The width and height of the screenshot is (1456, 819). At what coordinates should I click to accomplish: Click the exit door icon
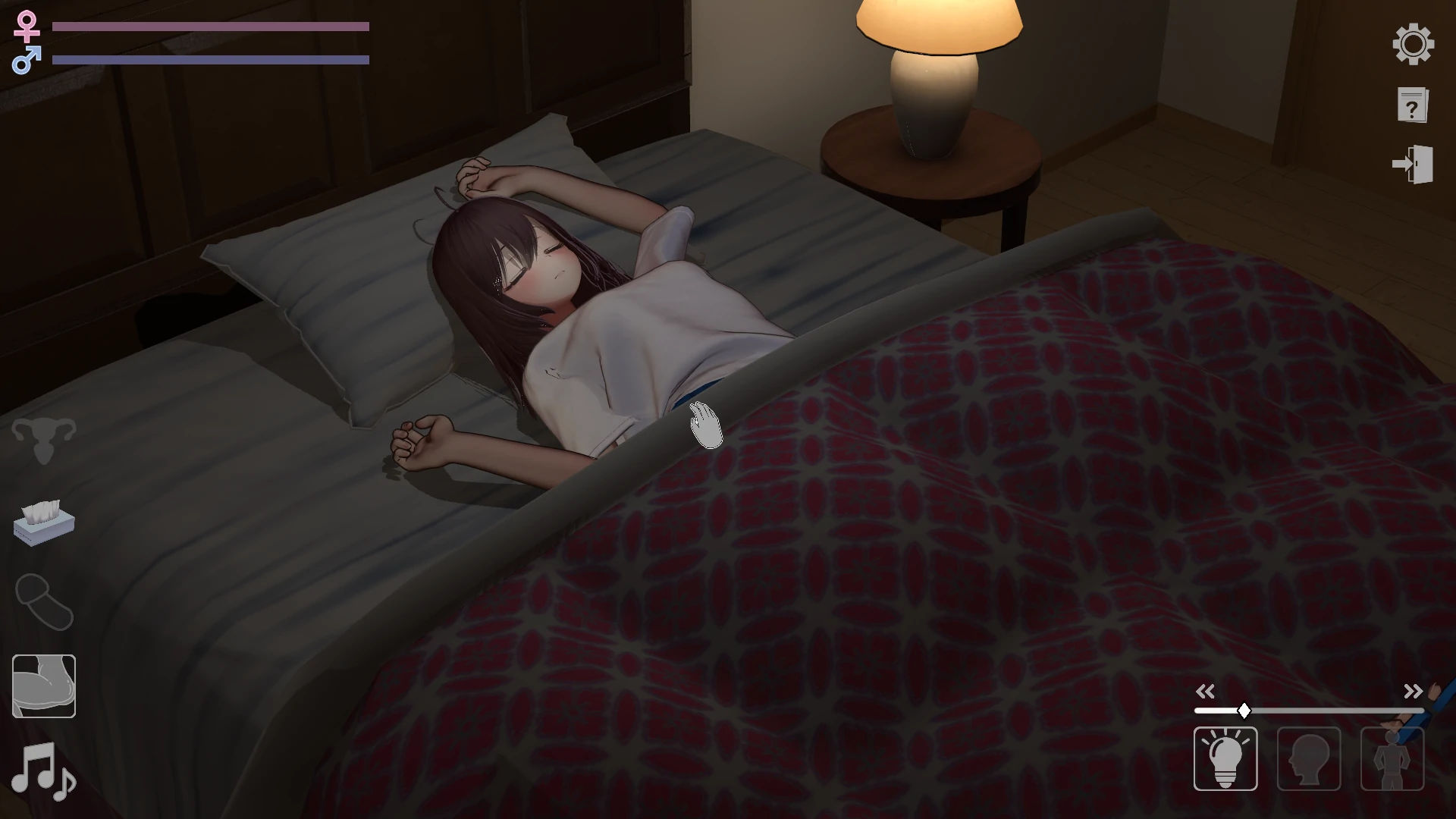[1413, 165]
